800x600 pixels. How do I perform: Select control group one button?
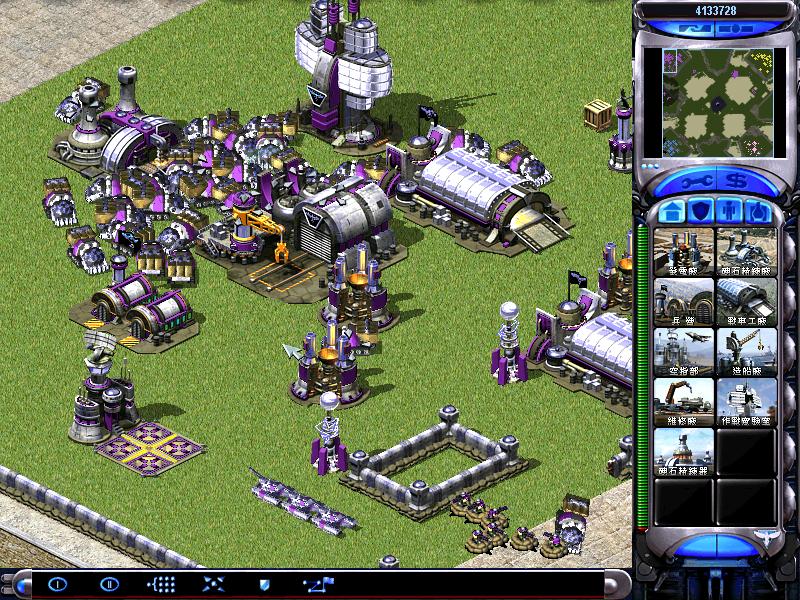click(57, 584)
